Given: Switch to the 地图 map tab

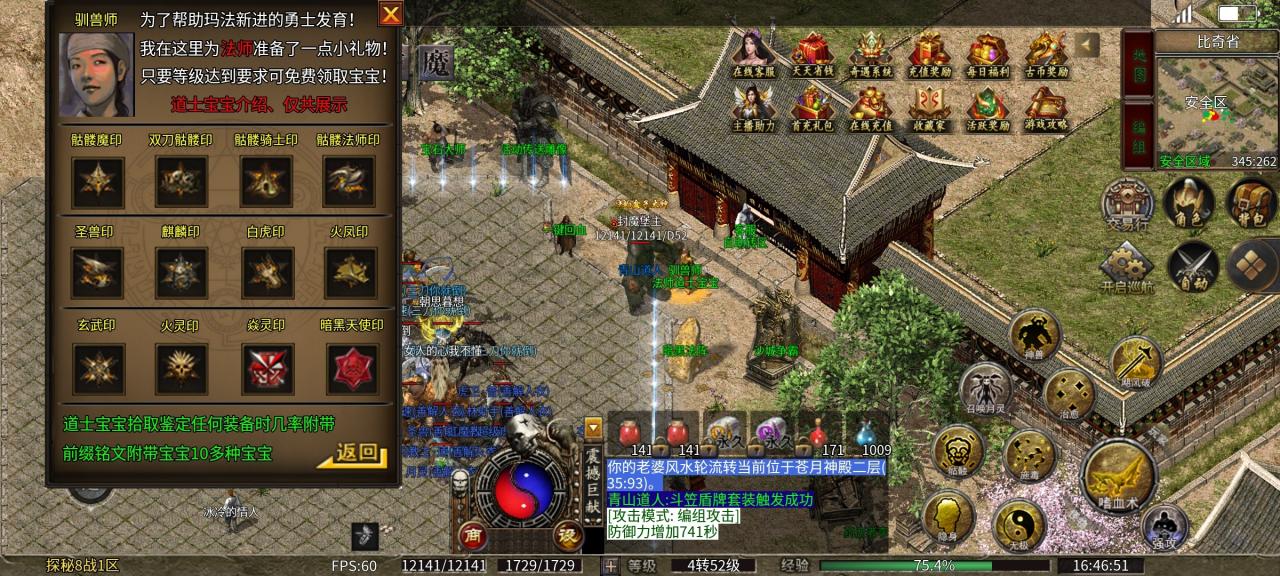Looking at the screenshot, I should point(1138,62).
